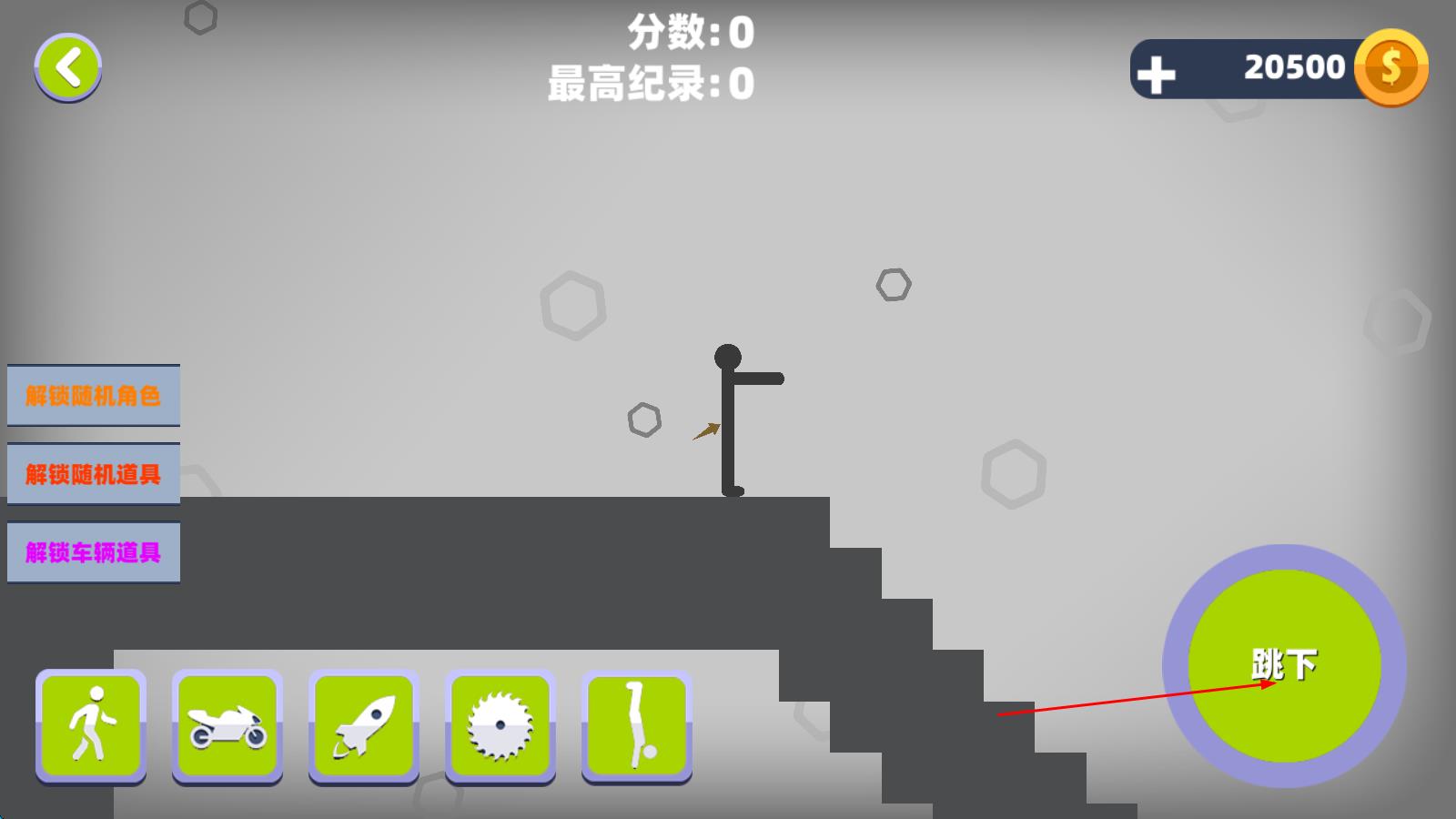
Task: Select the walking person icon
Action: pyautogui.click(x=91, y=725)
